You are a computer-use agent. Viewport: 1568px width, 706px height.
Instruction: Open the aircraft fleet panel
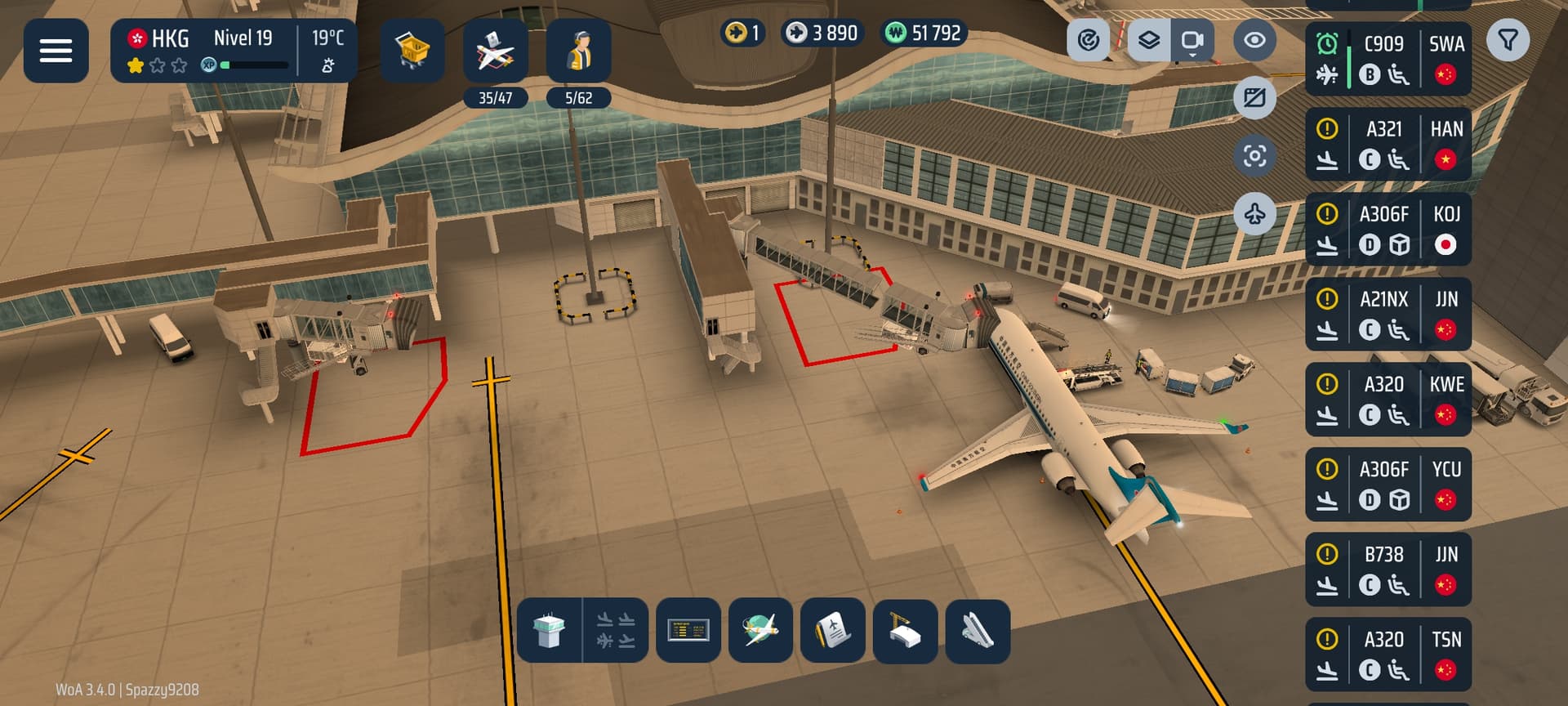coord(495,51)
